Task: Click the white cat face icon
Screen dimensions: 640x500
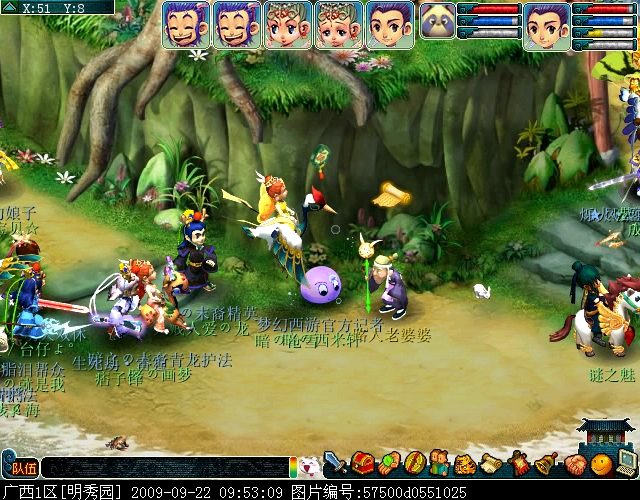Action: 309,465
